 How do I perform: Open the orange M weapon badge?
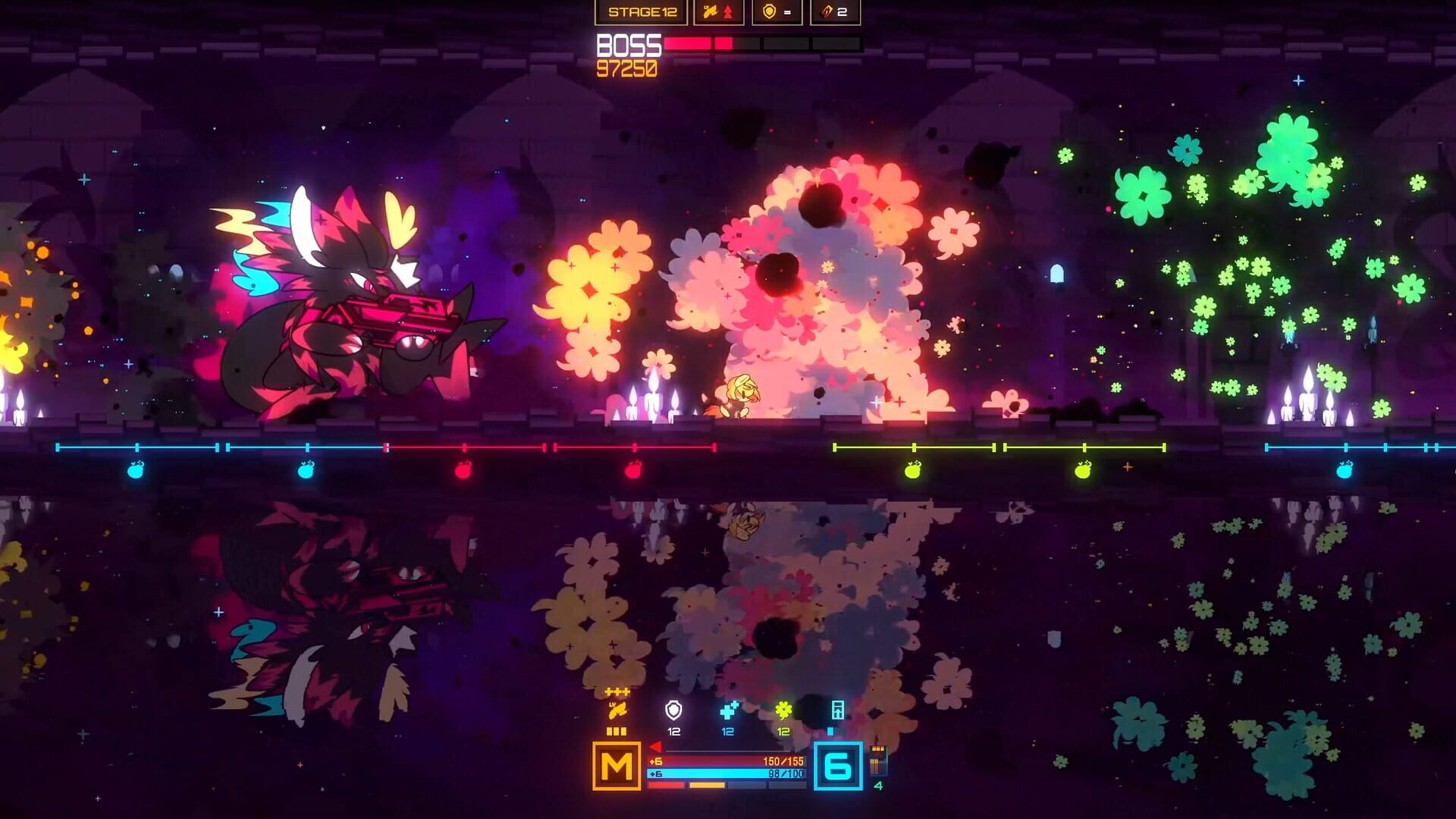tap(617, 767)
